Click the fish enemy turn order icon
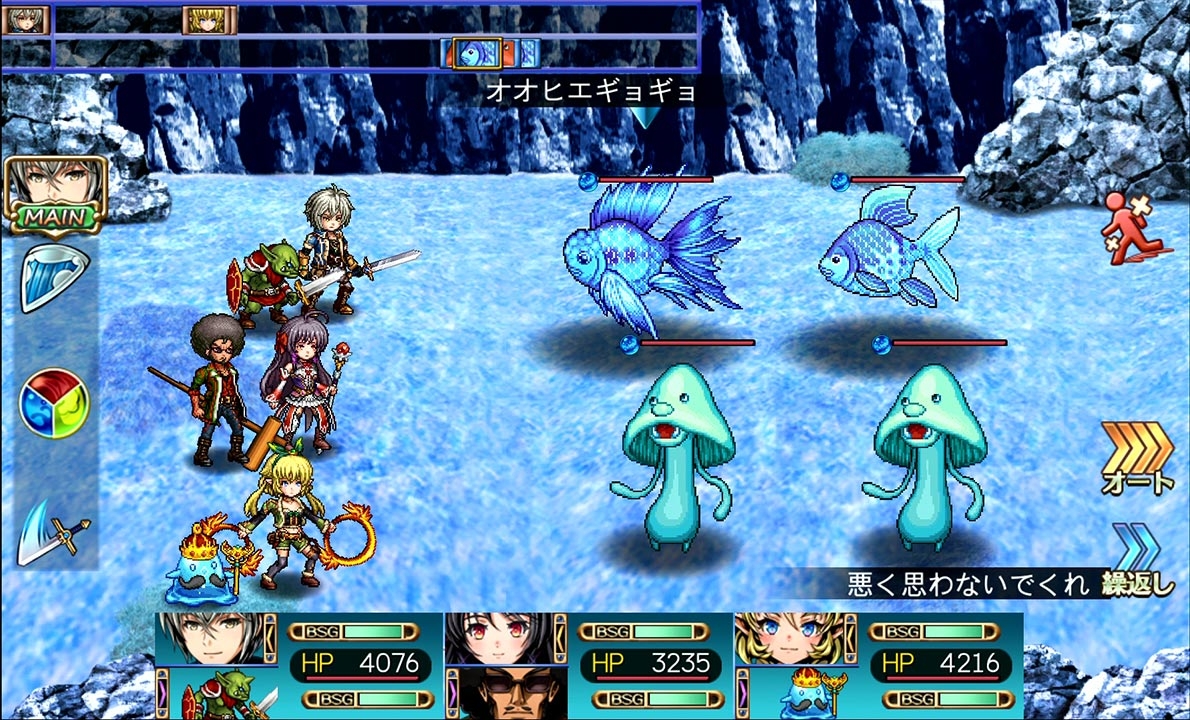 (x=477, y=52)
